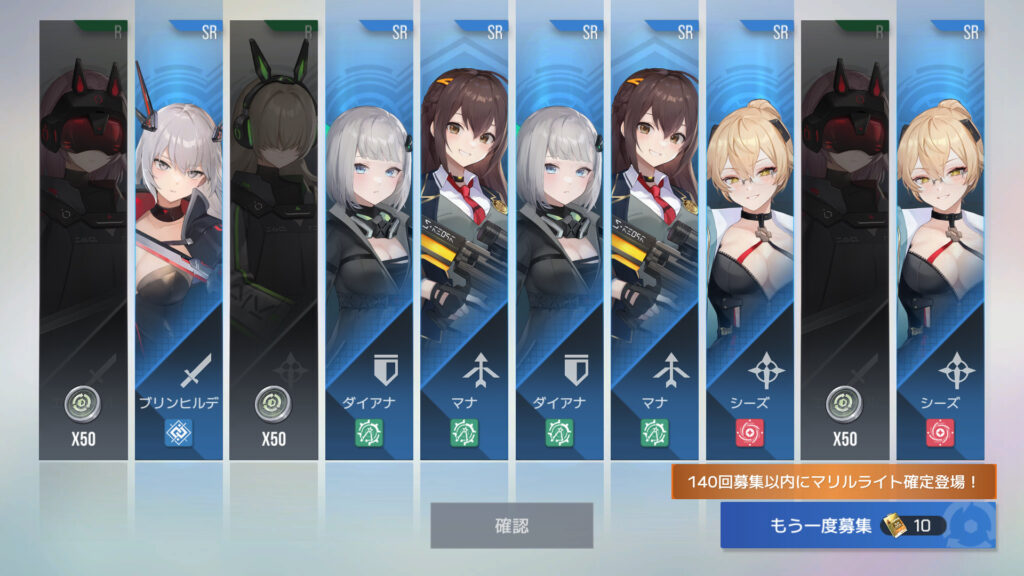Select the R card with green rabbit ears

pos(273,240)
